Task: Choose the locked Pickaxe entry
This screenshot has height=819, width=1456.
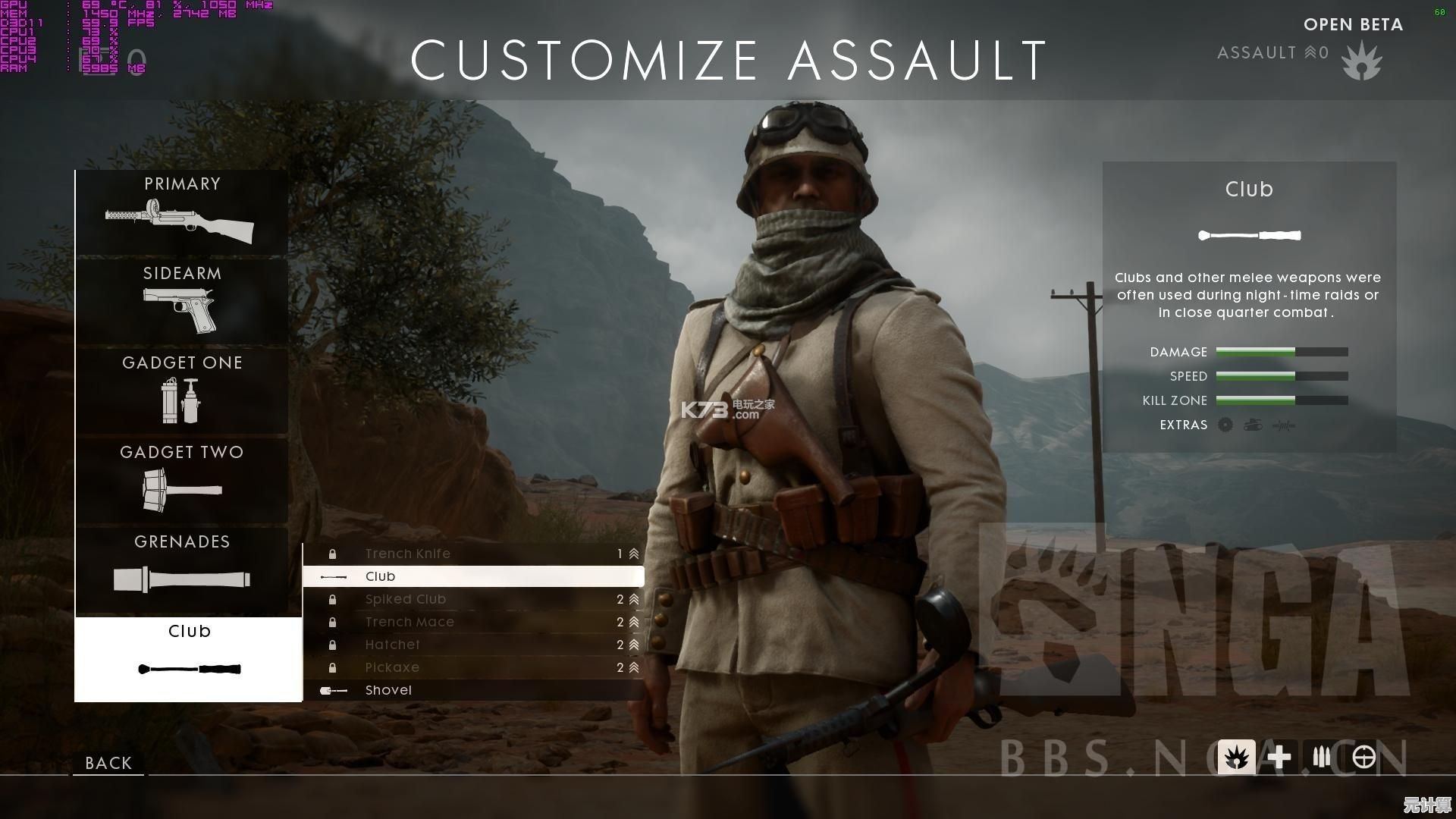Action: [x=473, y=667]
